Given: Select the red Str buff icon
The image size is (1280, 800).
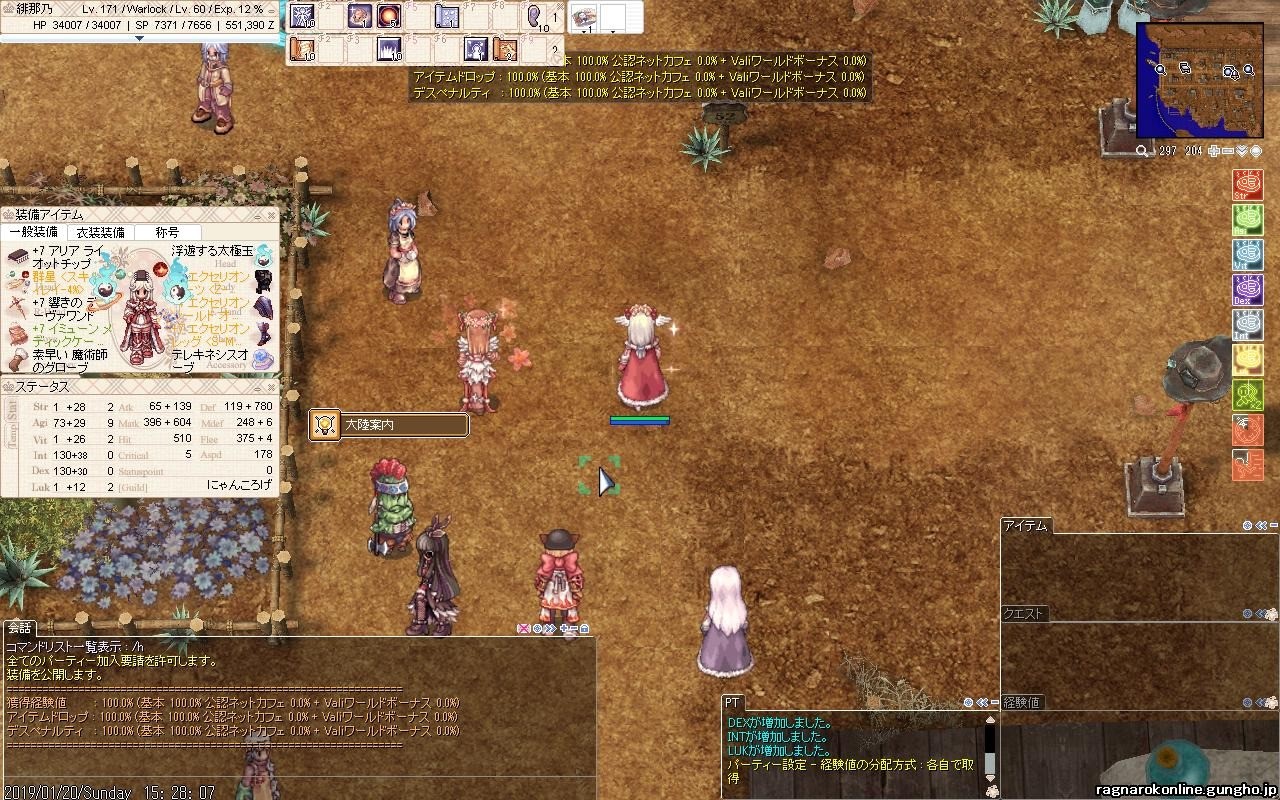Looking at the screenshot, I should click(1247, 186).
